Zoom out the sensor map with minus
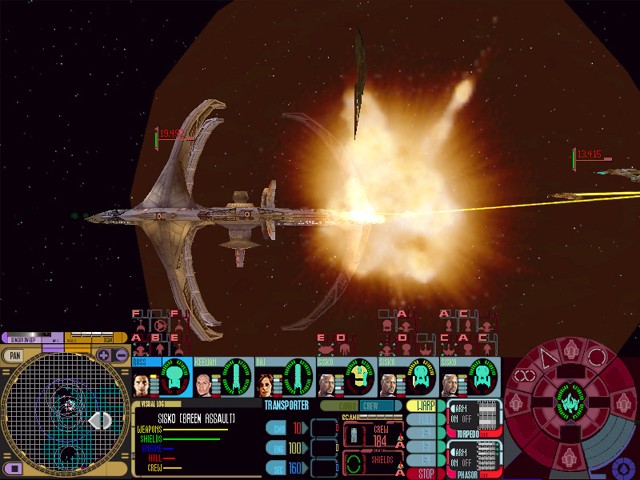 tap(121, 355)
